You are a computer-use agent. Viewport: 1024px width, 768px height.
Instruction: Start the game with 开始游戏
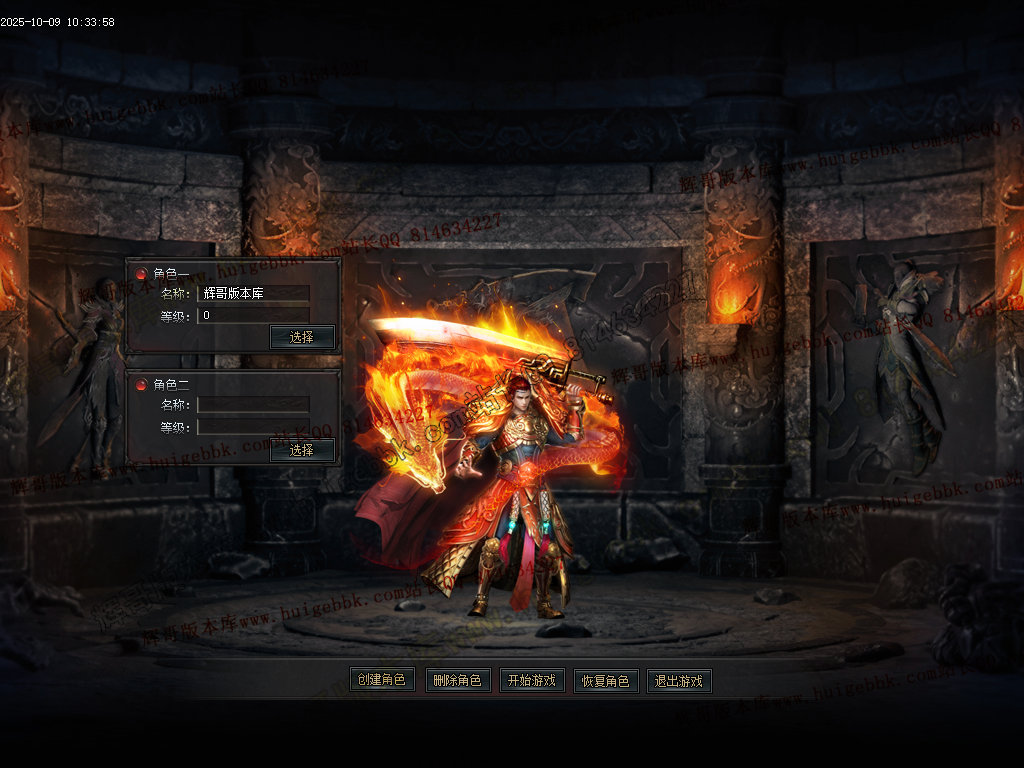[x=532, y=681]
